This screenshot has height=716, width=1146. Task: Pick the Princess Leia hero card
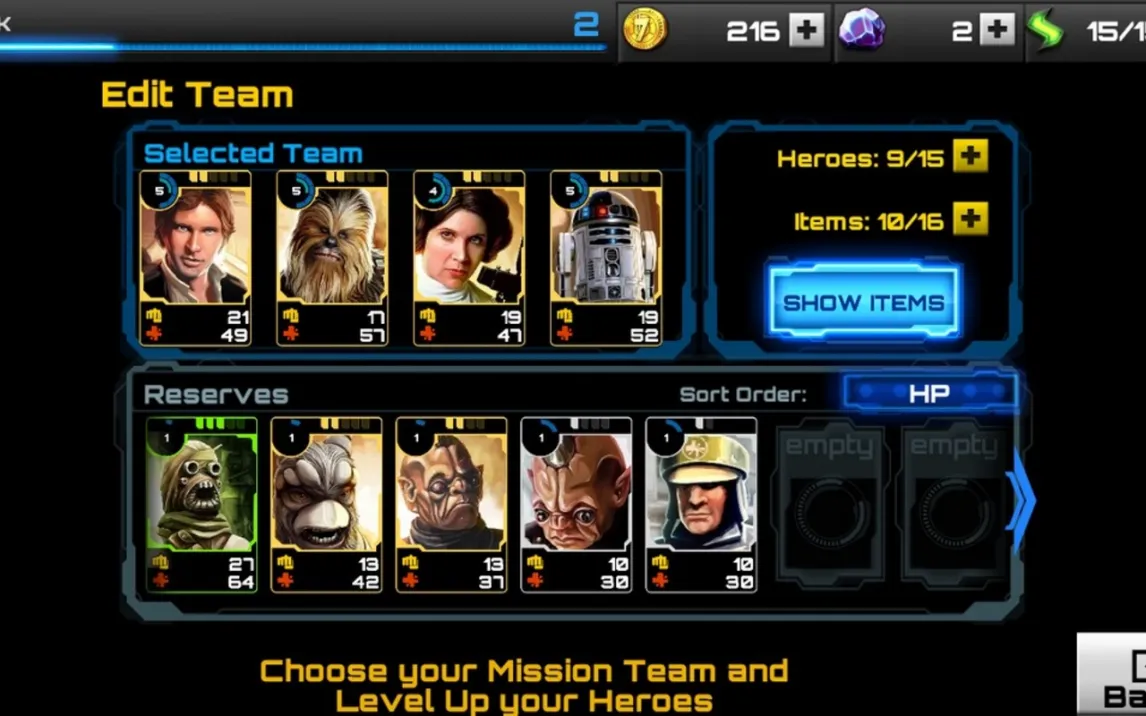click(469, 257)
